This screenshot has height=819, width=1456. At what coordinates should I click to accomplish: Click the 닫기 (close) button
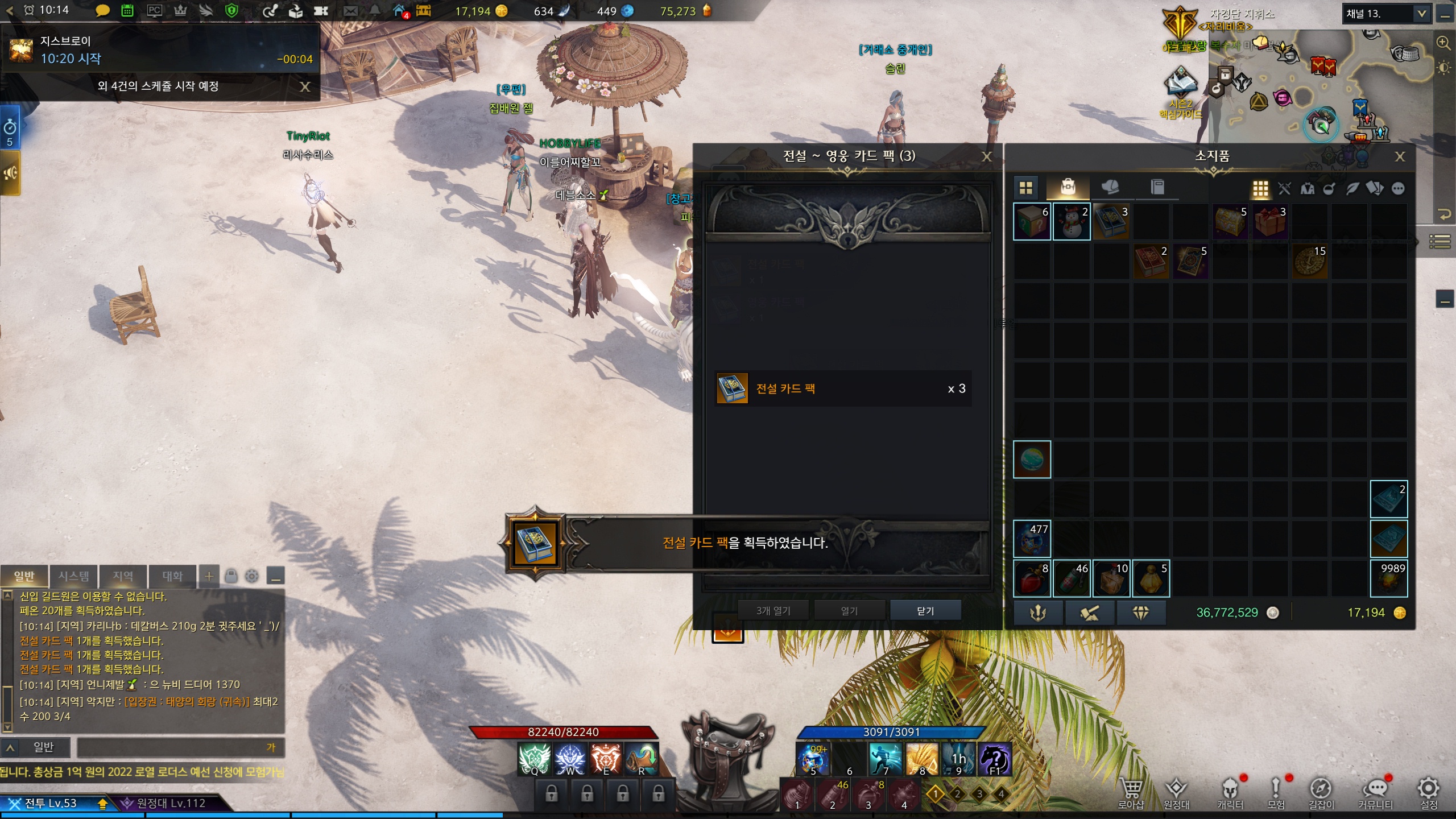[x=925, y=610]
